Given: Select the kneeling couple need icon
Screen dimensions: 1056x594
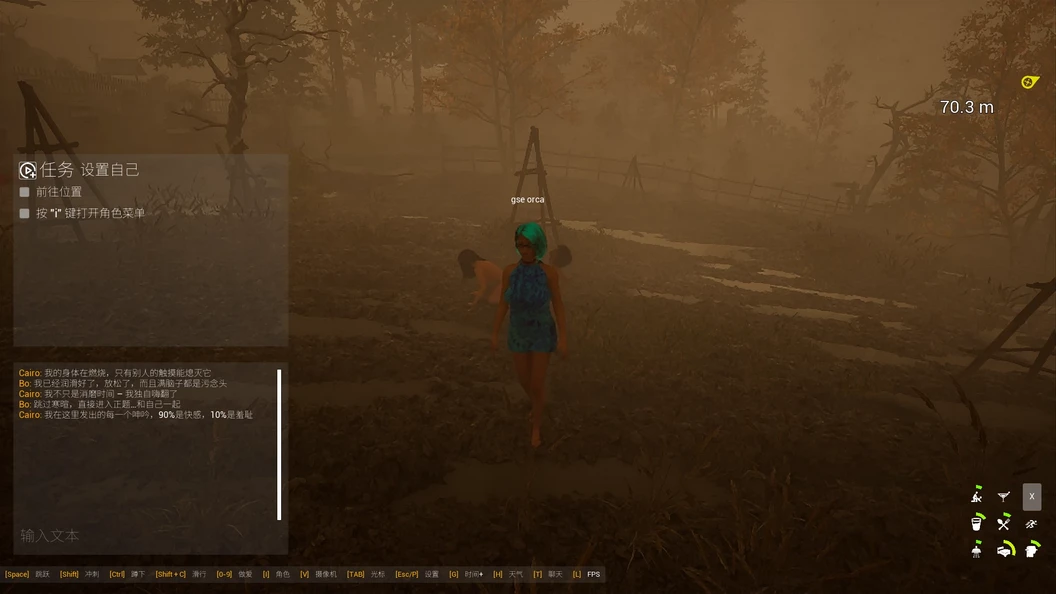Looking at the screenshot, I should coord(977,495).
